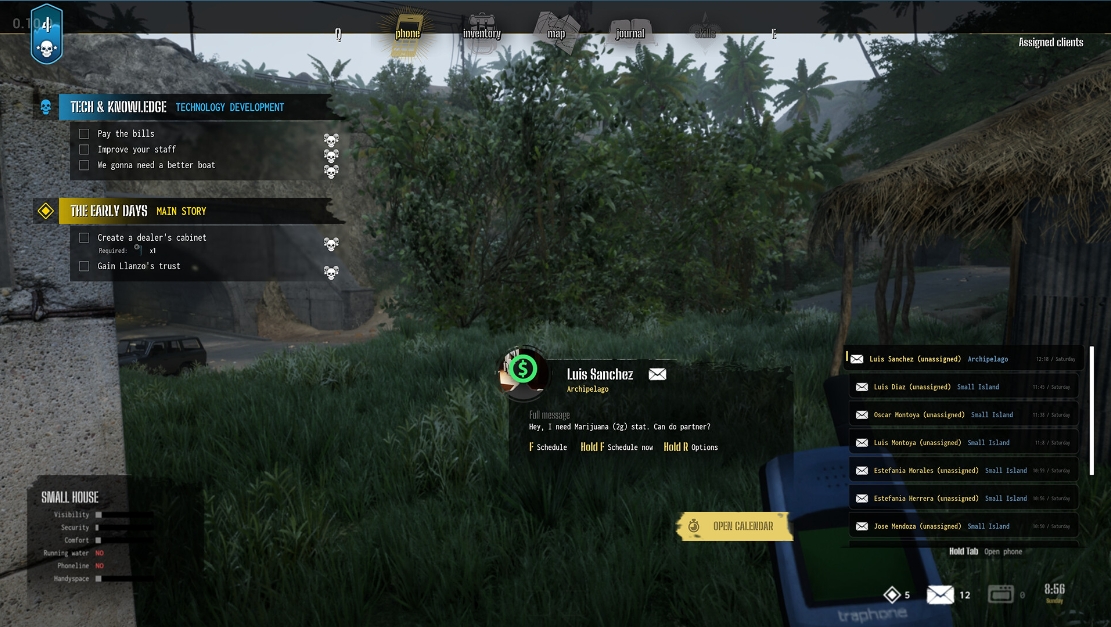Click the green dollar icon on Luis Sanchez
Screen dimensions: 1111x627
point(522,370)
